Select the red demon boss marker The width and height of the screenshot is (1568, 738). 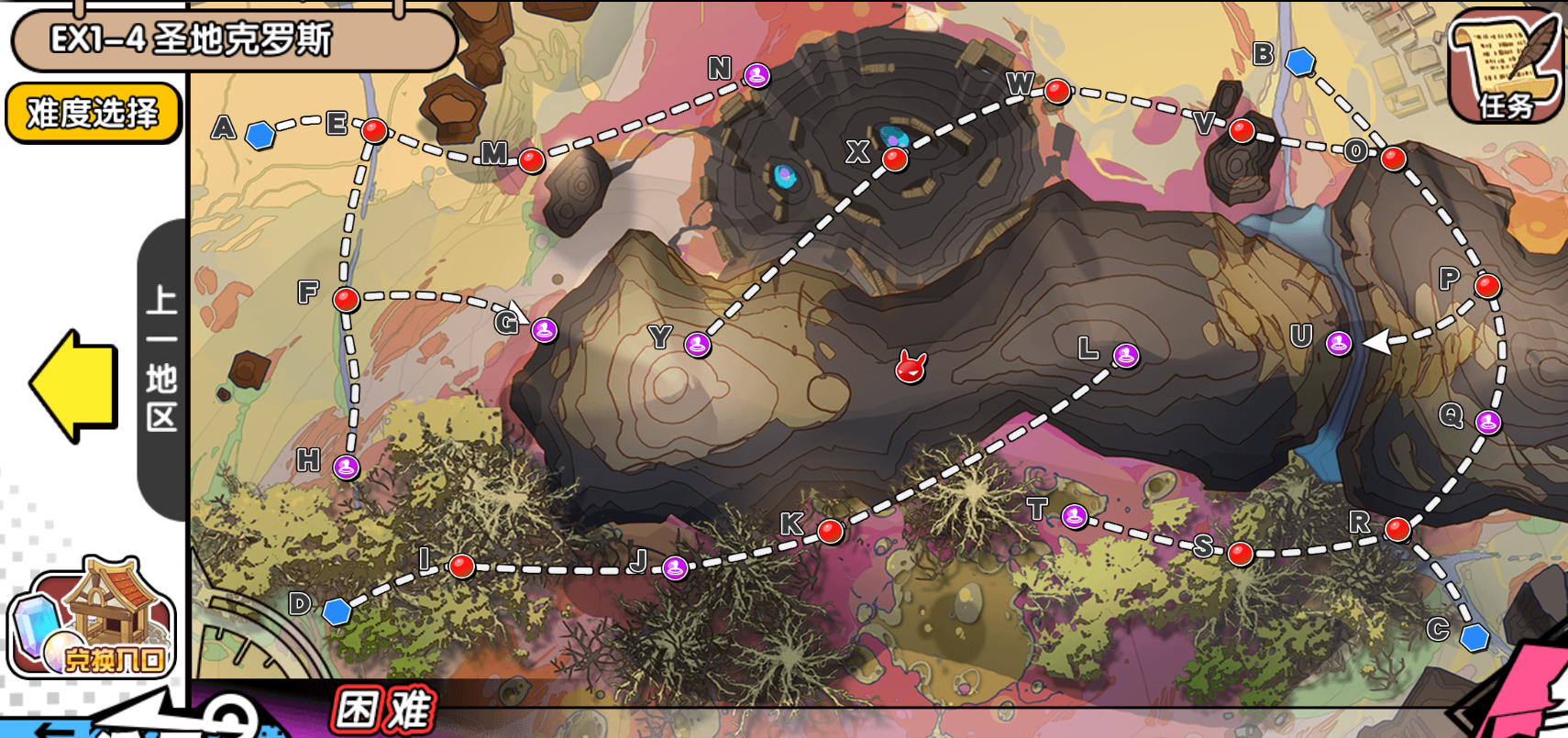click(911, 368)
